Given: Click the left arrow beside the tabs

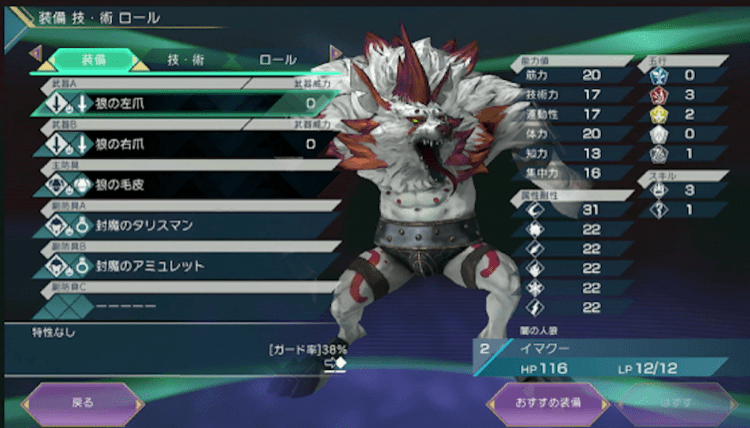Looking at the screenshot, I should point(35,51).
